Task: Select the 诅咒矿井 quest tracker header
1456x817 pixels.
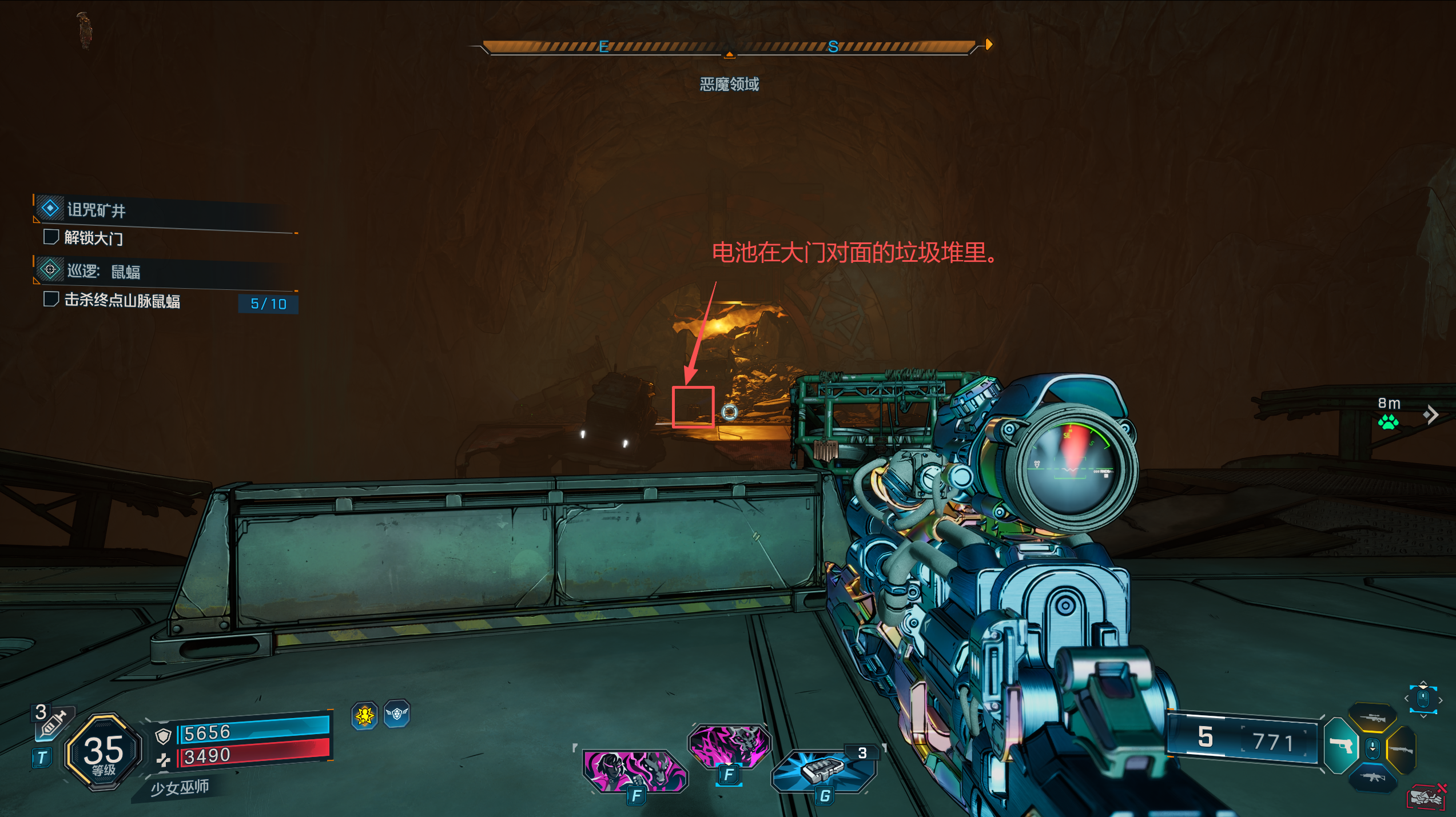Action: [96, 210]
